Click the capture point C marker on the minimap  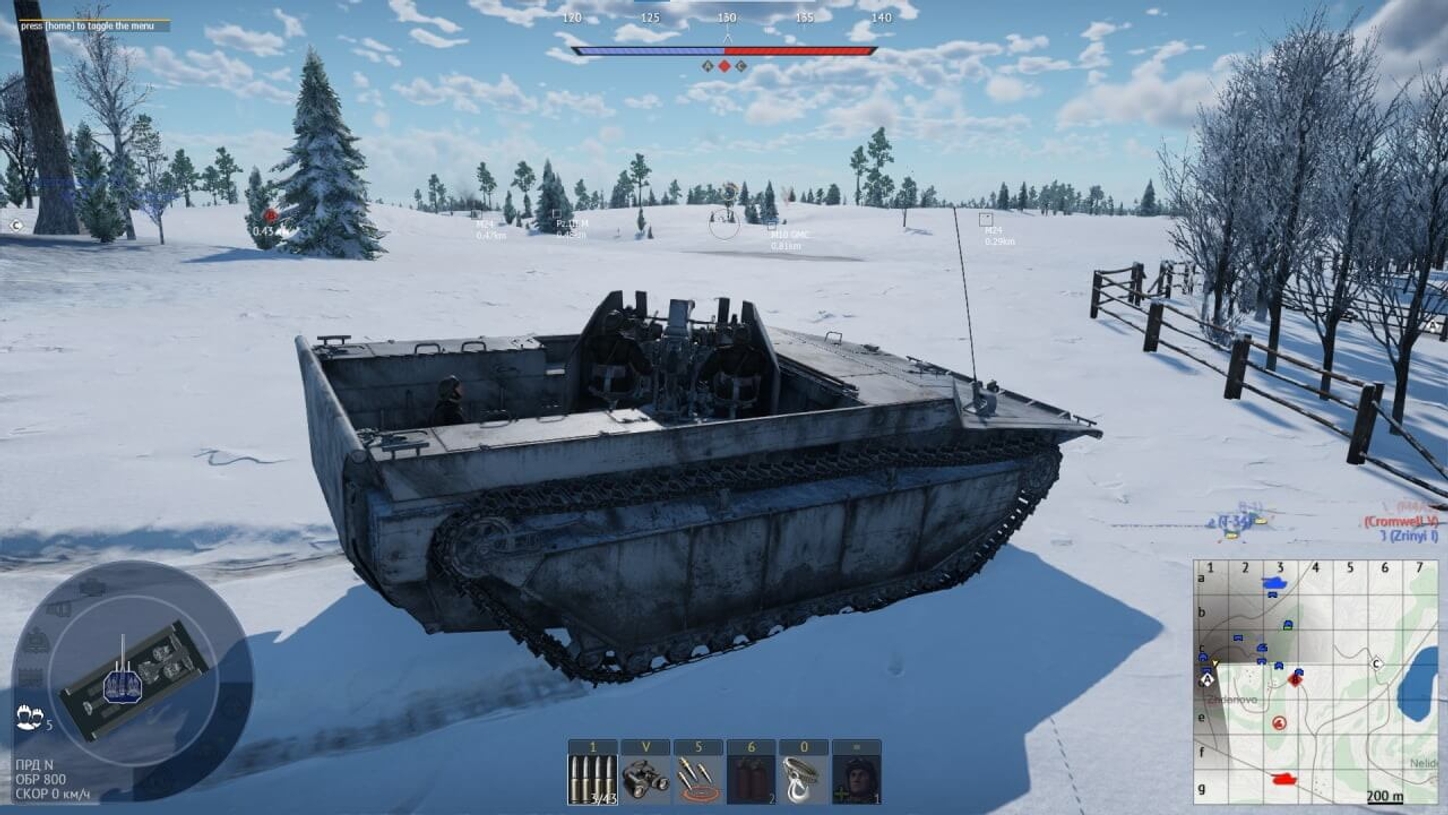pyautogui.click(x=1377, y=663)
